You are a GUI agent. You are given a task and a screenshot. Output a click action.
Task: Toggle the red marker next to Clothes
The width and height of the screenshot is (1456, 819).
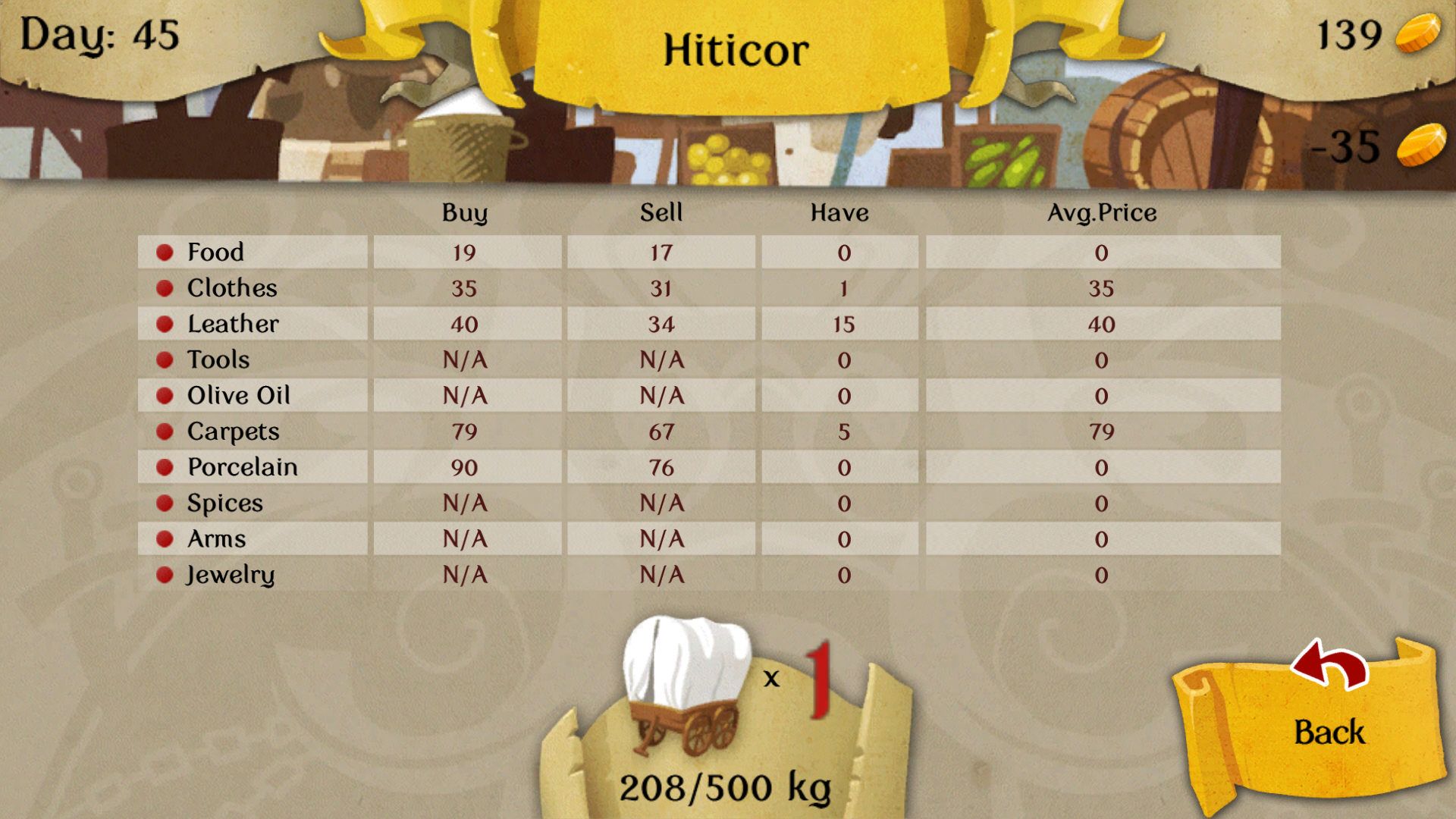pyautogui.click(x=164, y=287)
